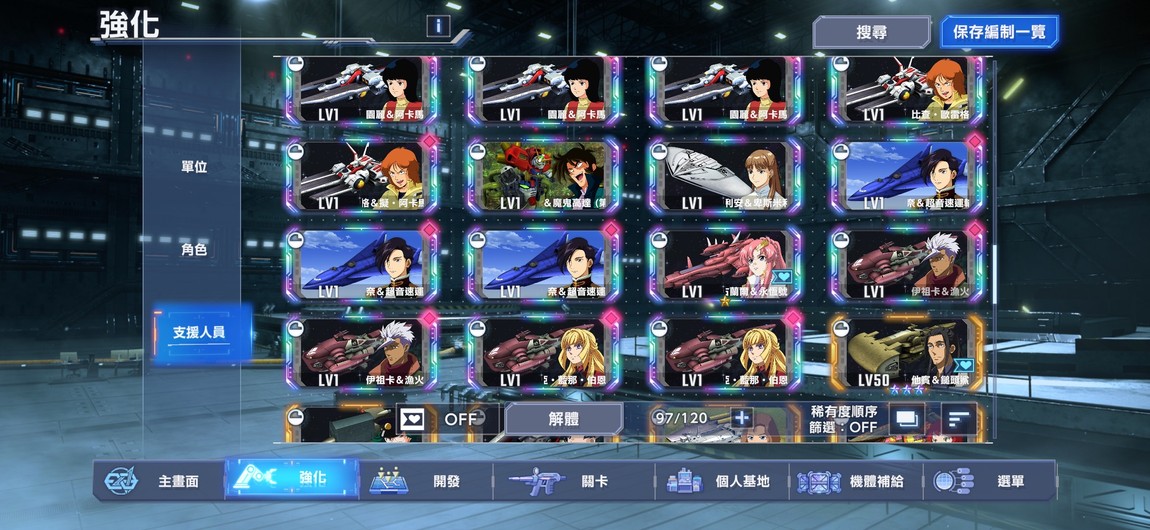Select the 支援人員 support staff tab
1150x530 pixels.
click(x=198, y=332)
